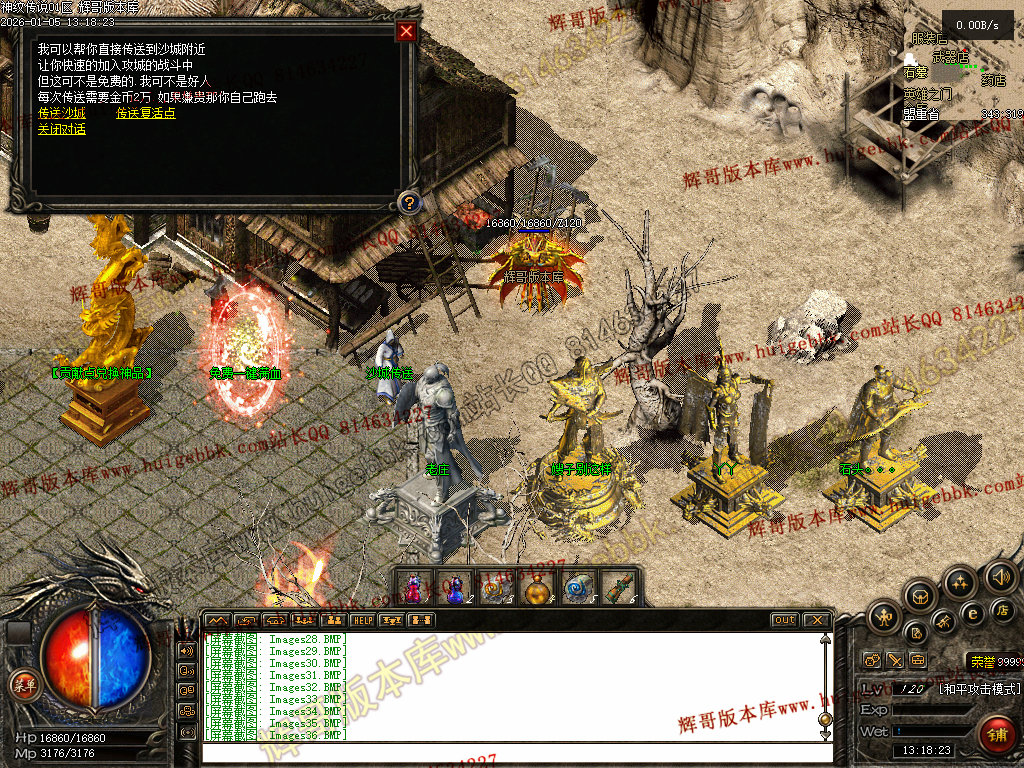This screenshot has width=1024, height=768.
Task: Close the chat panel with its X button
Action: (x=816, y=620)
